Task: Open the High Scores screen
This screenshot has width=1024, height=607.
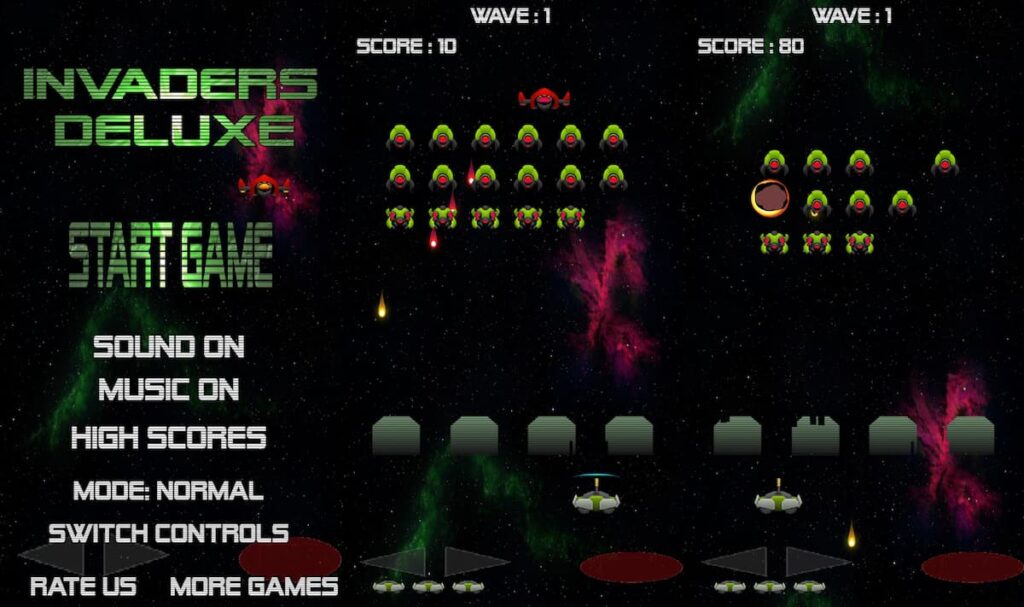Action: point(169,437)
